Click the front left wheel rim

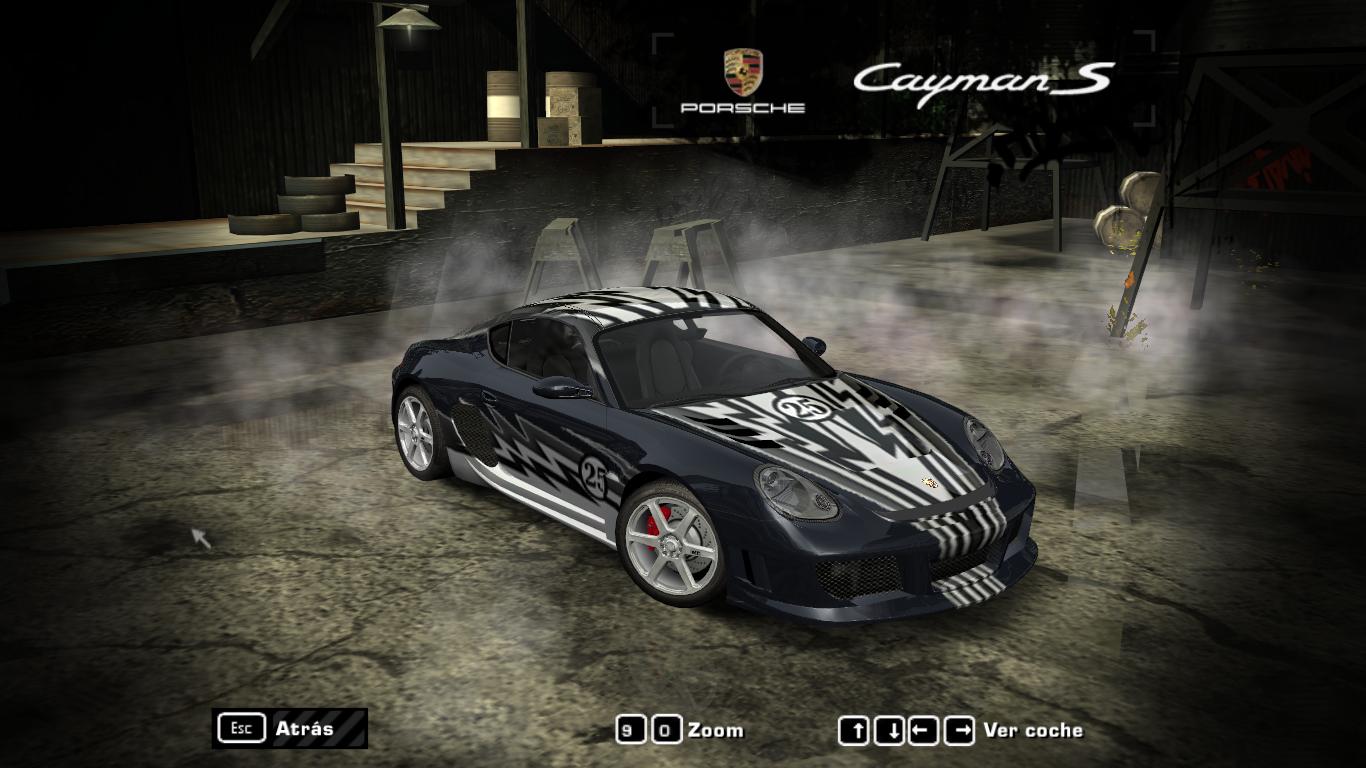pos(673,546)
